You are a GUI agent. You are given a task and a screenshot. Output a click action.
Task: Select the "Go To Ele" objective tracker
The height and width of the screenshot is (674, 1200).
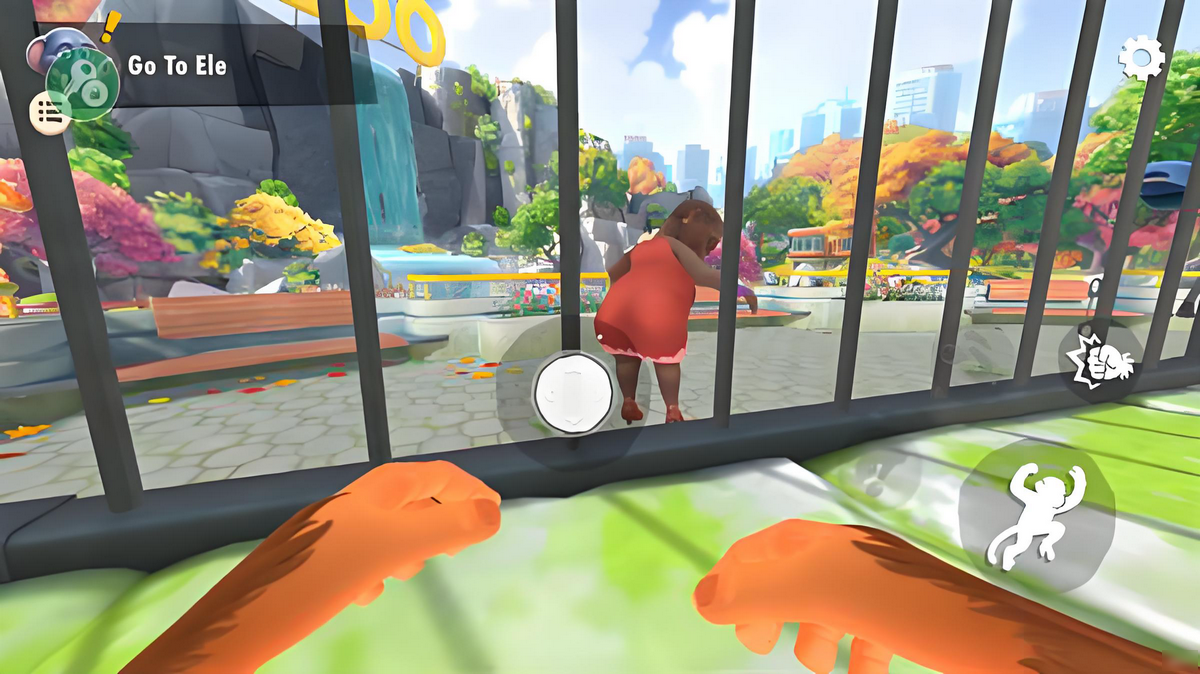[x=178, y=66]
